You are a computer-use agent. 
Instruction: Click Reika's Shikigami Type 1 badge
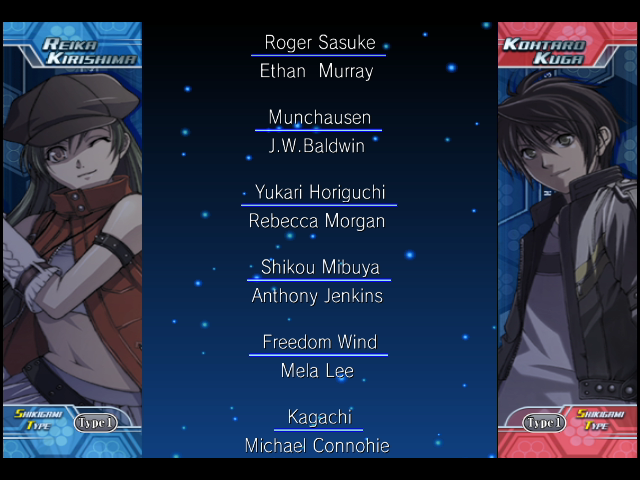[96, 422]
